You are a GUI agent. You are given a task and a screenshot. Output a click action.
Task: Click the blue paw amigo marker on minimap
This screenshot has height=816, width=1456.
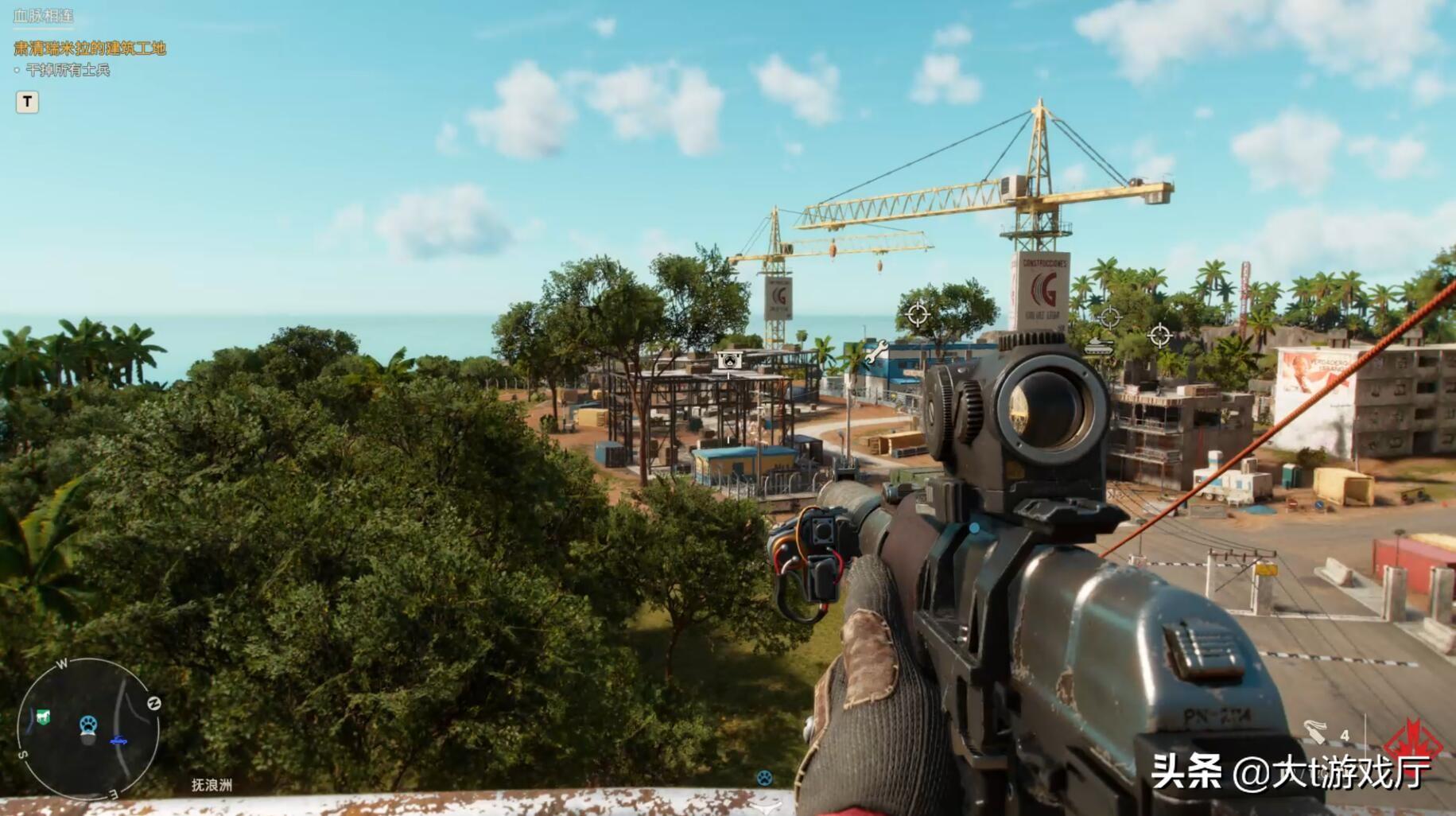point(88,725)
